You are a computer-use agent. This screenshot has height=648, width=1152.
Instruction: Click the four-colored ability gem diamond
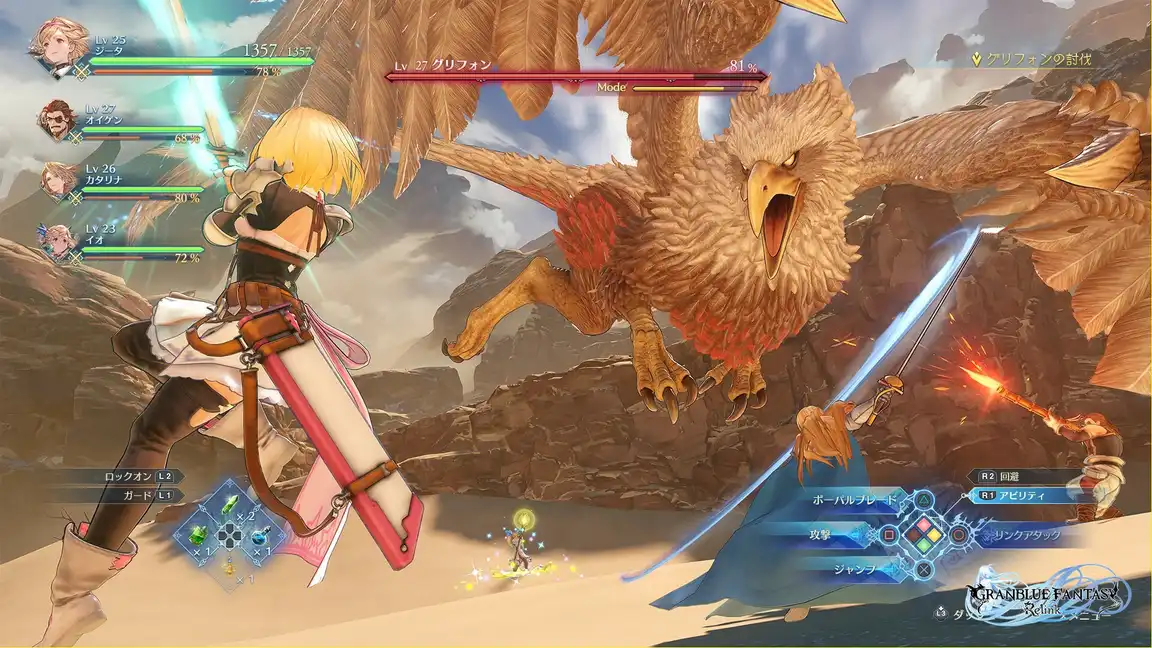click(x=925, y=534)
